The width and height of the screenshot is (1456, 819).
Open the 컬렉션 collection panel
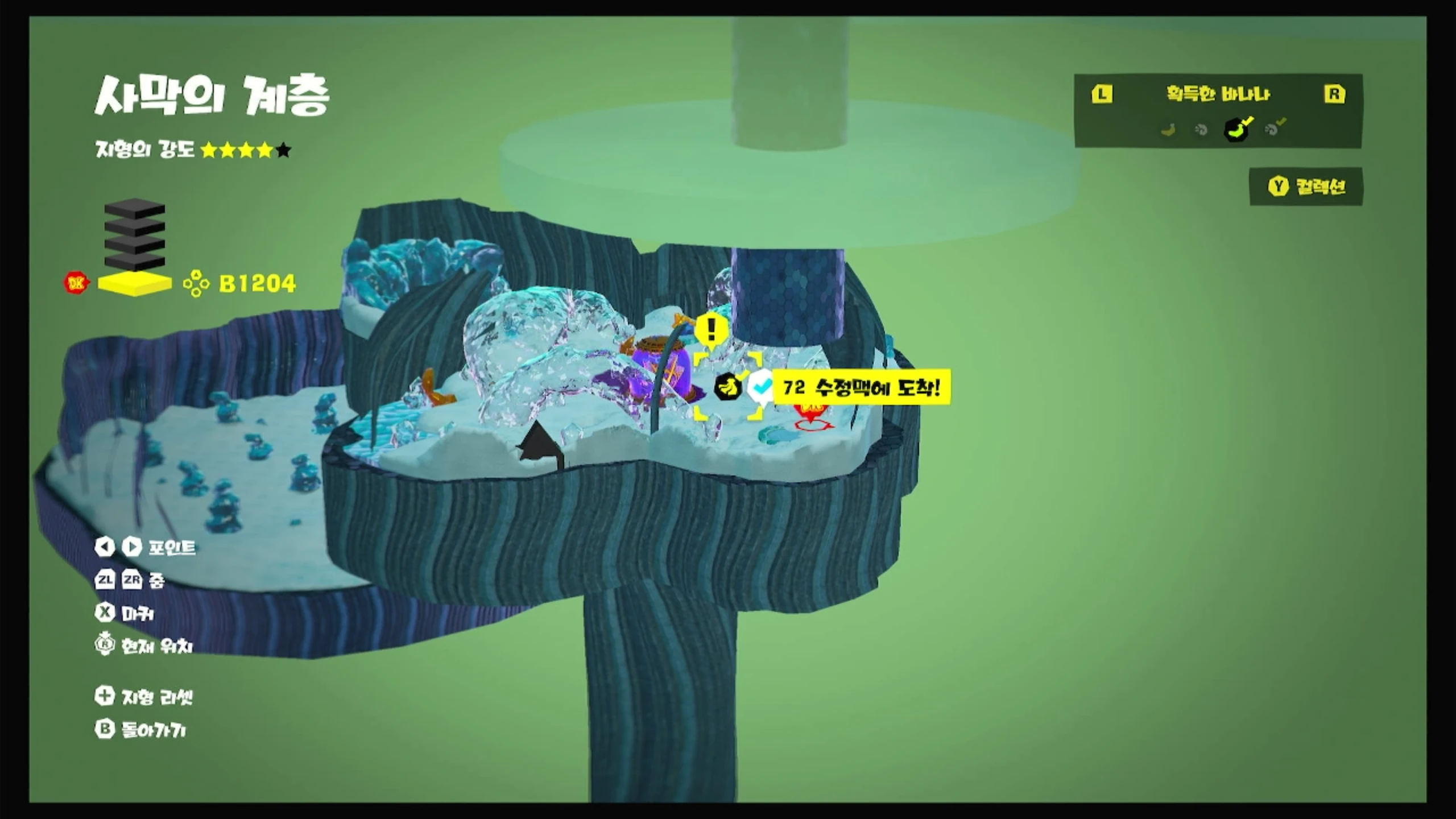[x=1306, y=187]
